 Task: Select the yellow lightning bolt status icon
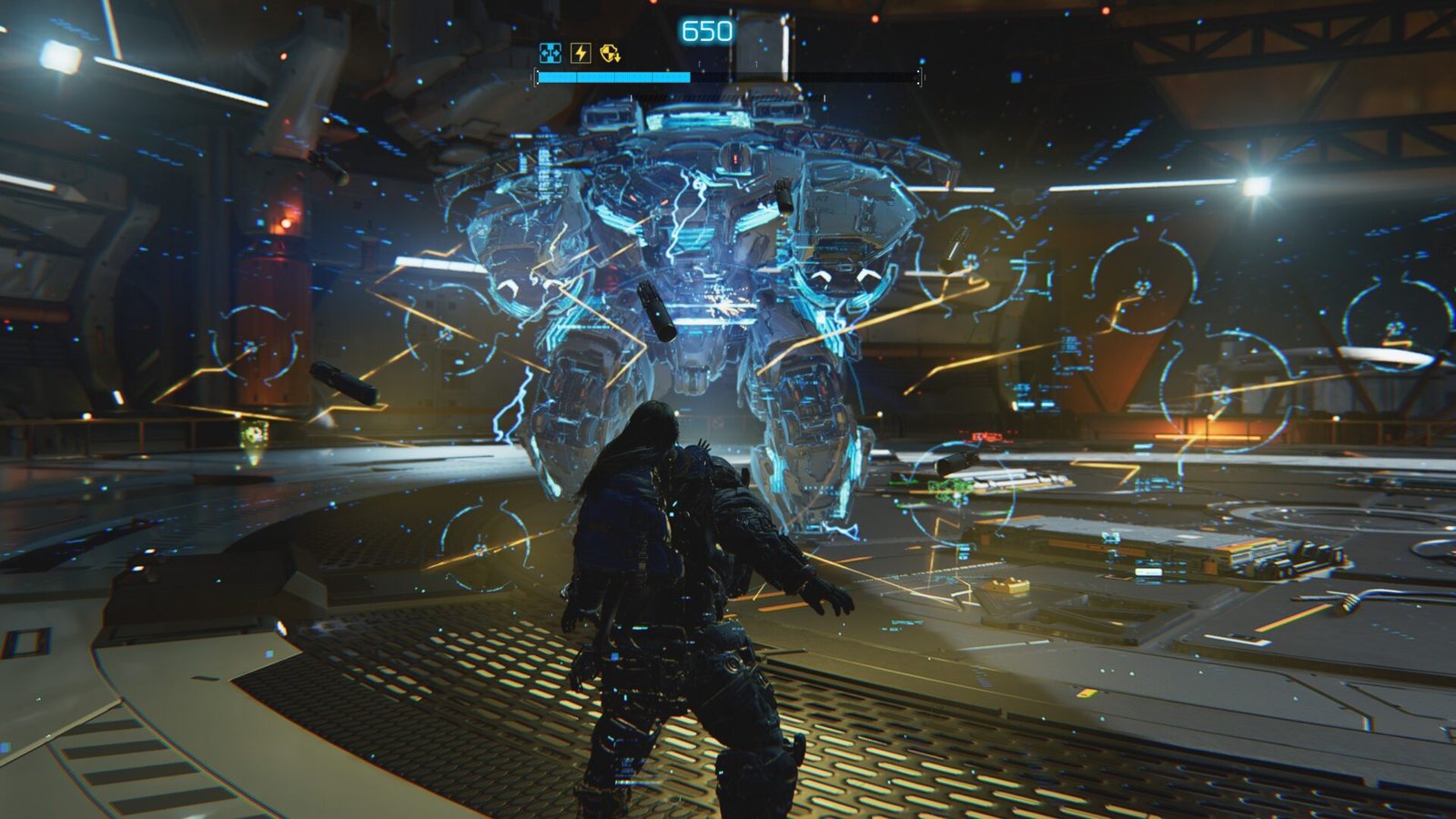click(580, 53)
